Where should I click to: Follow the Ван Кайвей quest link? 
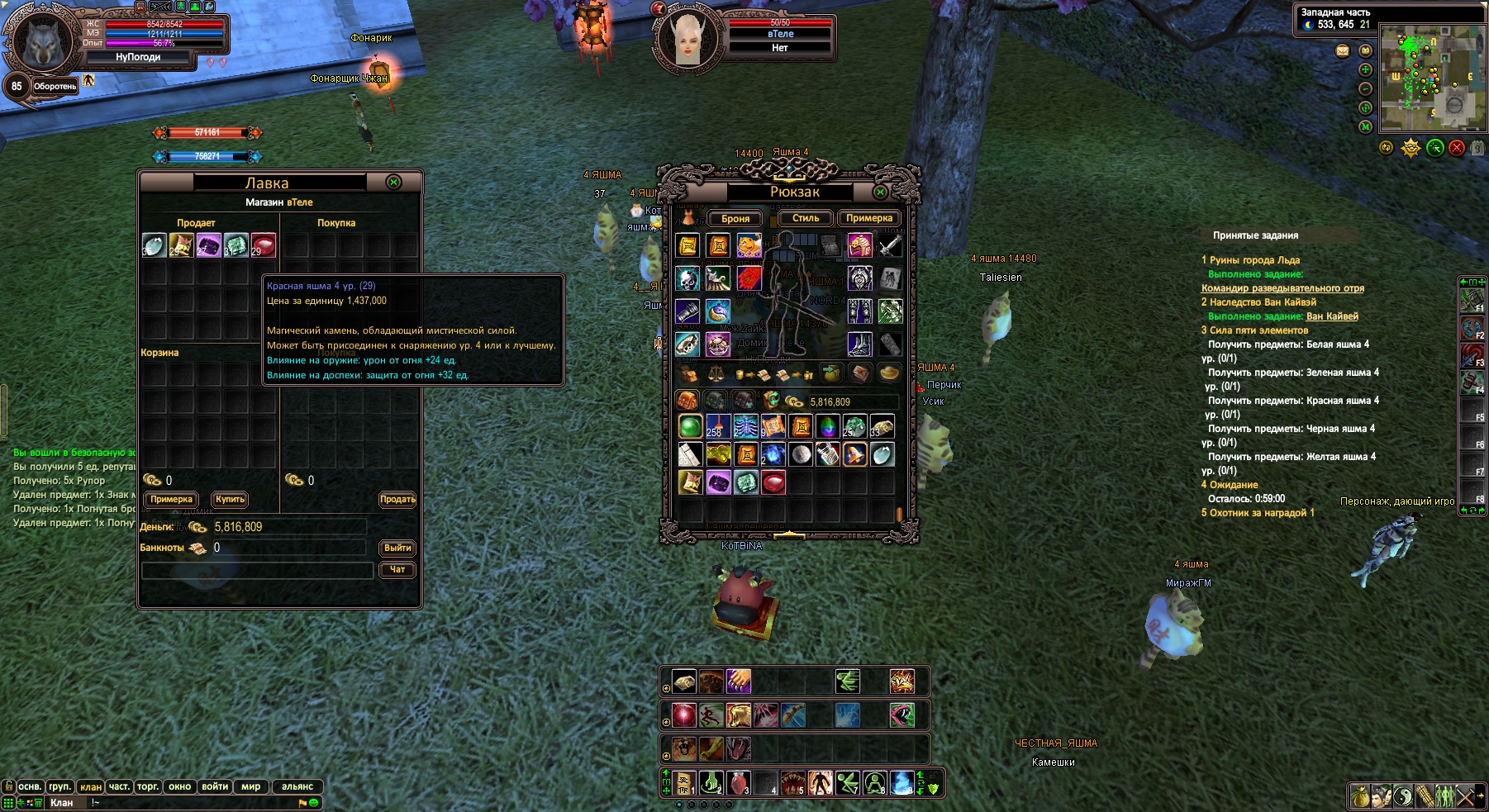tap(1332, 316)
